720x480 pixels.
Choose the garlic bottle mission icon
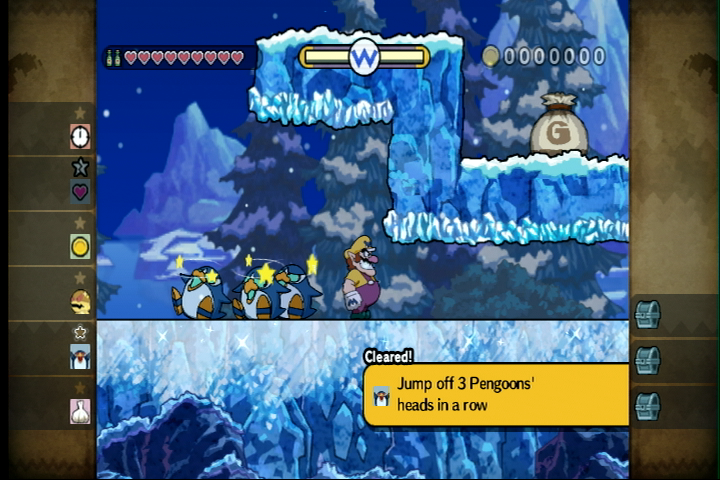[80, 410]
